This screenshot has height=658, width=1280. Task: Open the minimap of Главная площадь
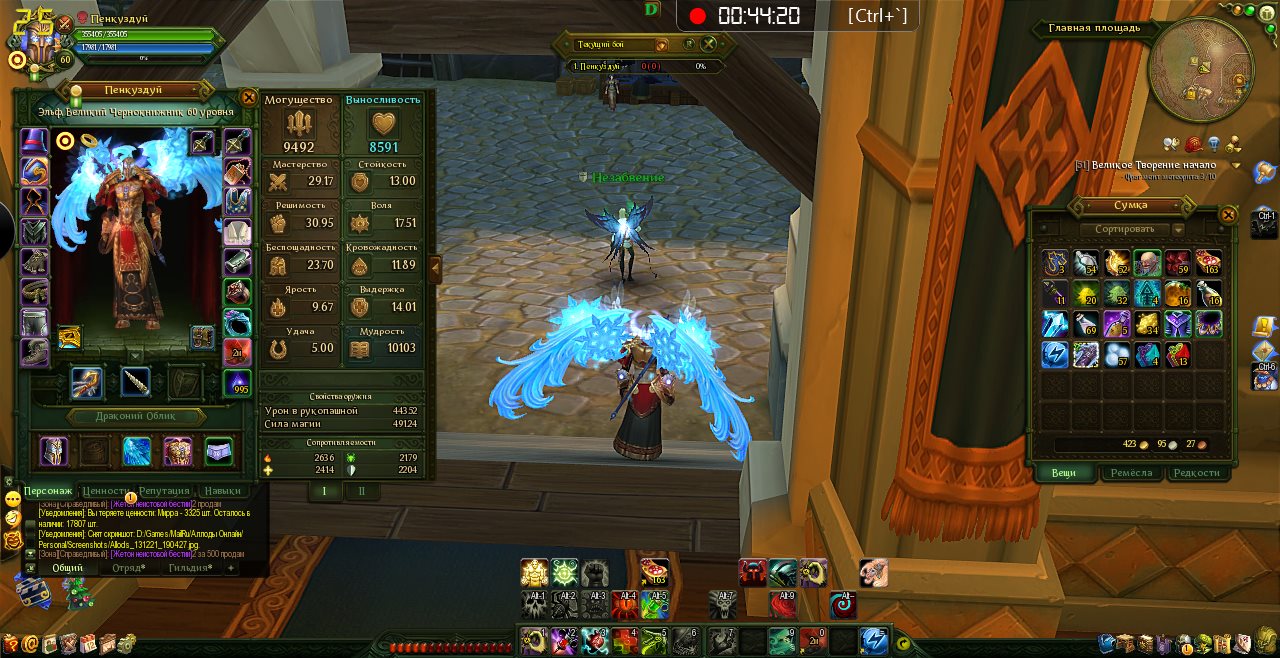coord(1200,70)
